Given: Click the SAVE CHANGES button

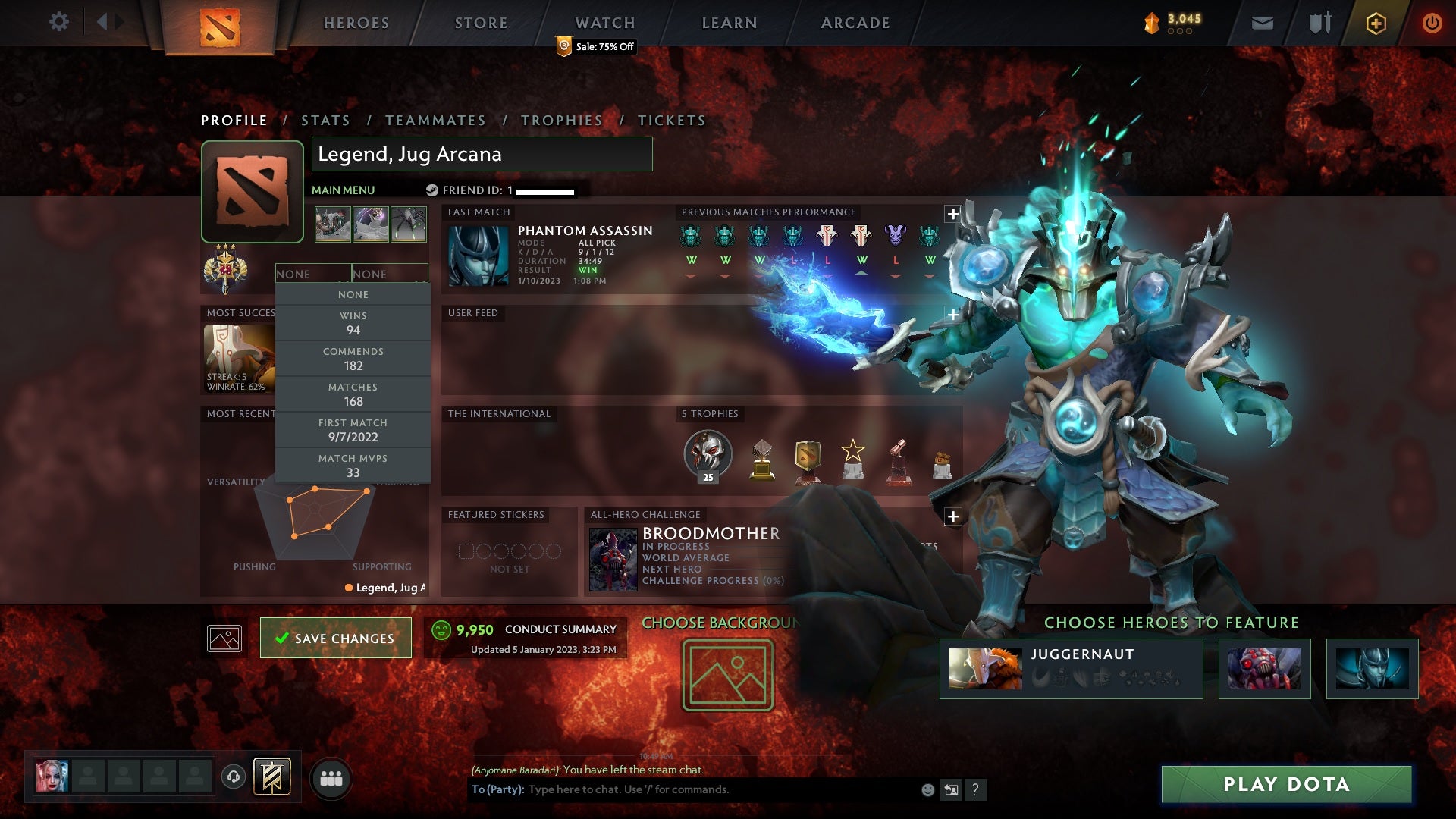Looking at the screenshot, I should [x=335, y=638].
